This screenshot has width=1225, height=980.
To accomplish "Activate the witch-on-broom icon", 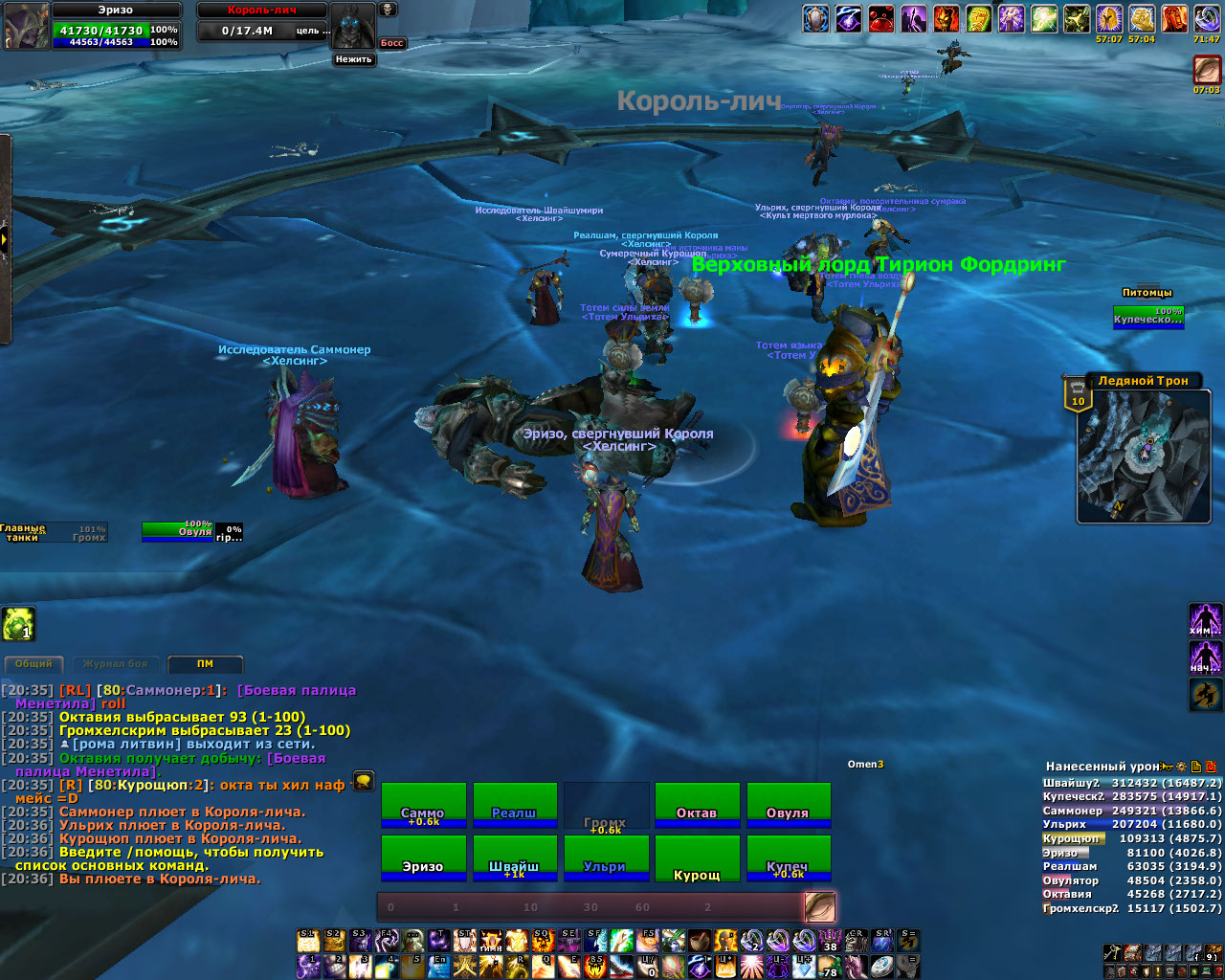I will click(1205, 695).
